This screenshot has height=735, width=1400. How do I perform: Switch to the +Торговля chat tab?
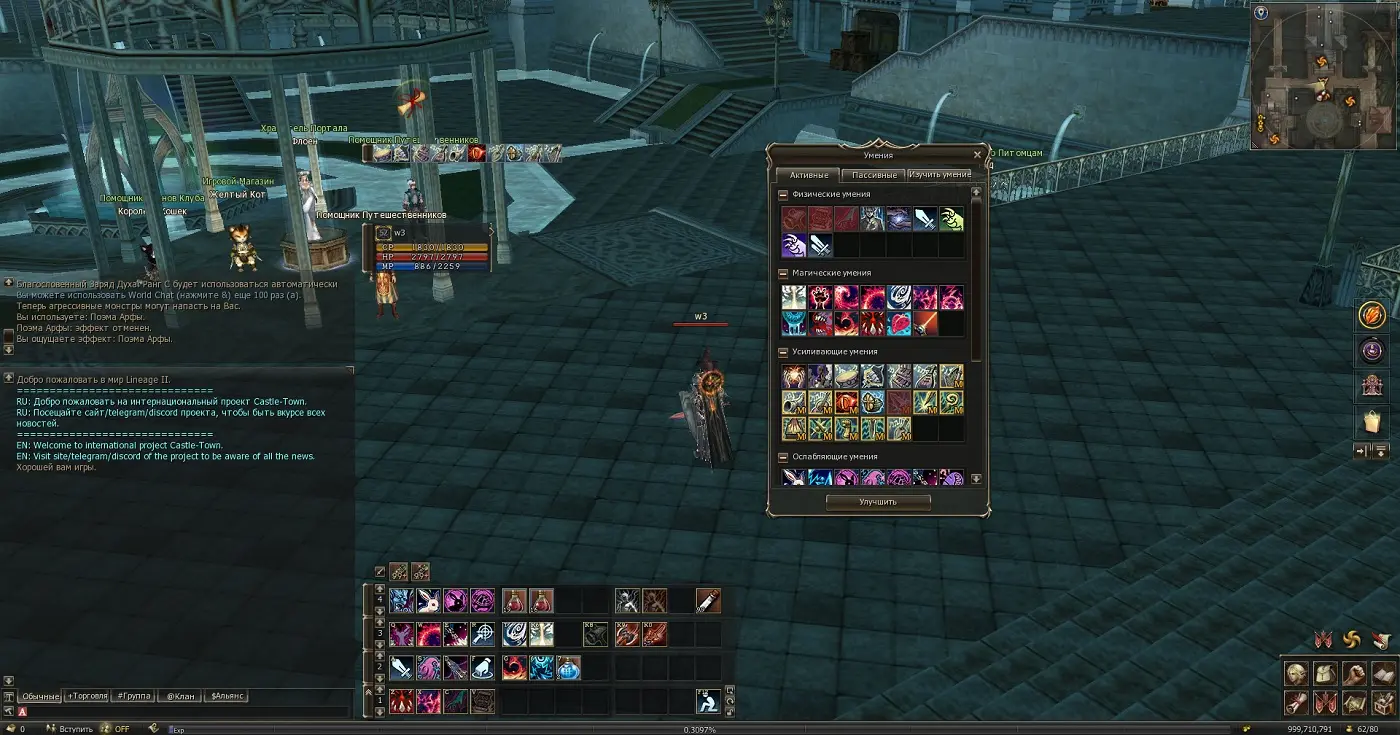[x=87, y=696]
